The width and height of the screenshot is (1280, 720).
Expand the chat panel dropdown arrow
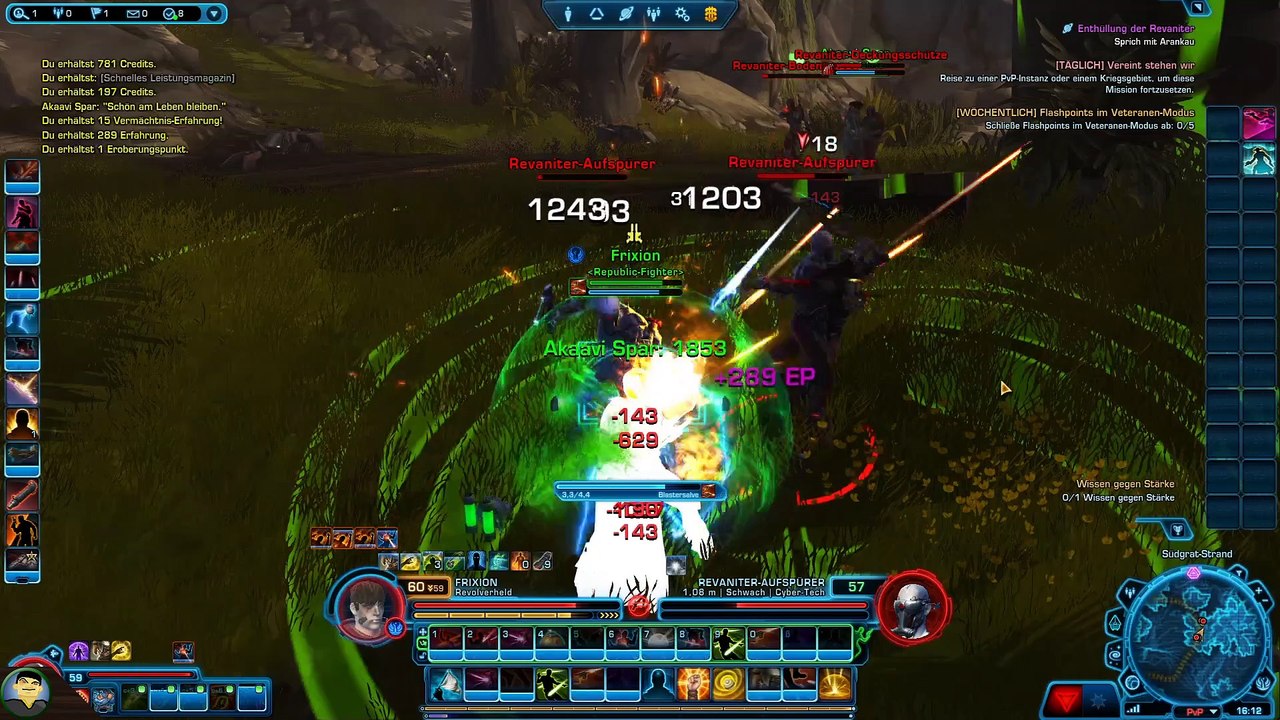[x=213, y=14]
